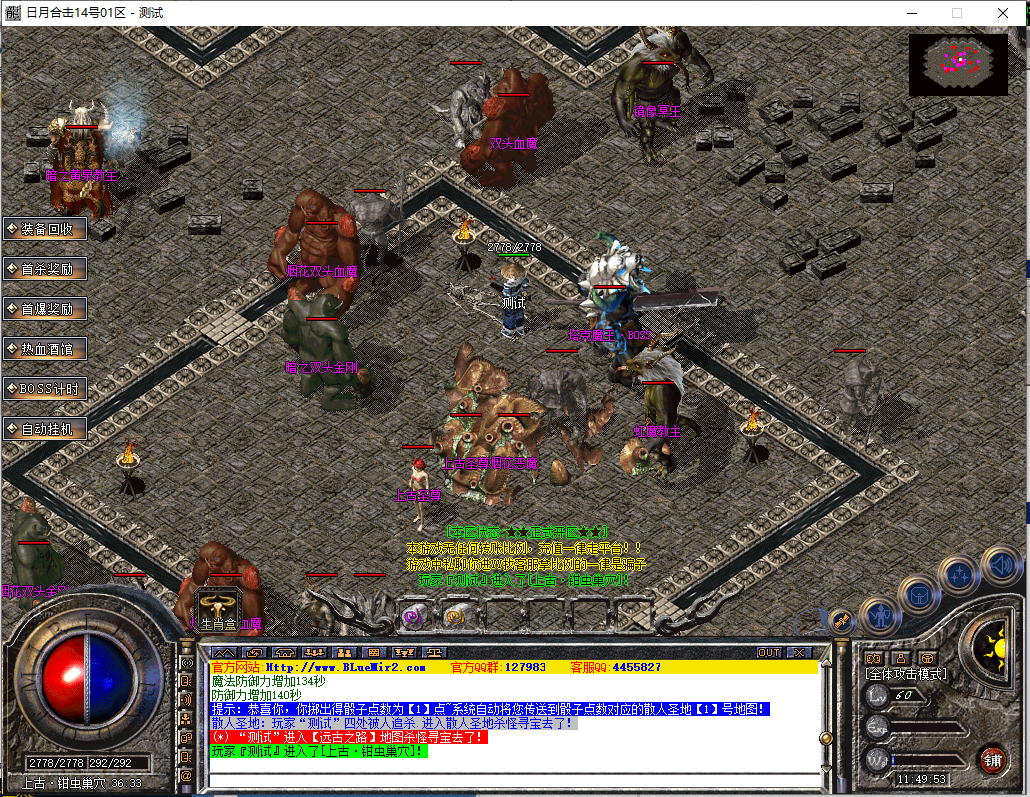
Task: Enter the 热血酒馆 tavern menu
Action: pyautogui.click(x=46, y=349)
